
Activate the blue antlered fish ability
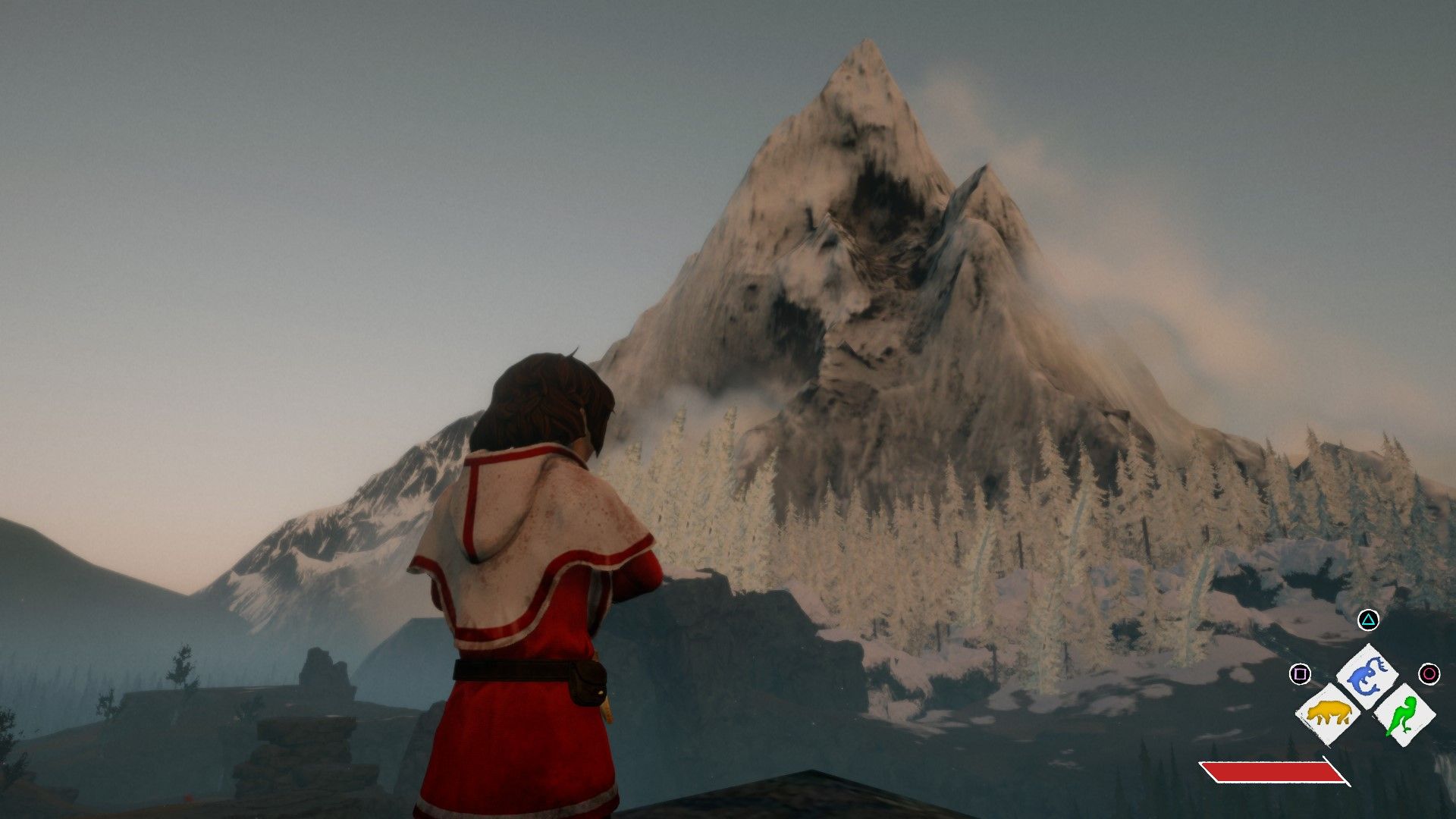[1367, 675]
